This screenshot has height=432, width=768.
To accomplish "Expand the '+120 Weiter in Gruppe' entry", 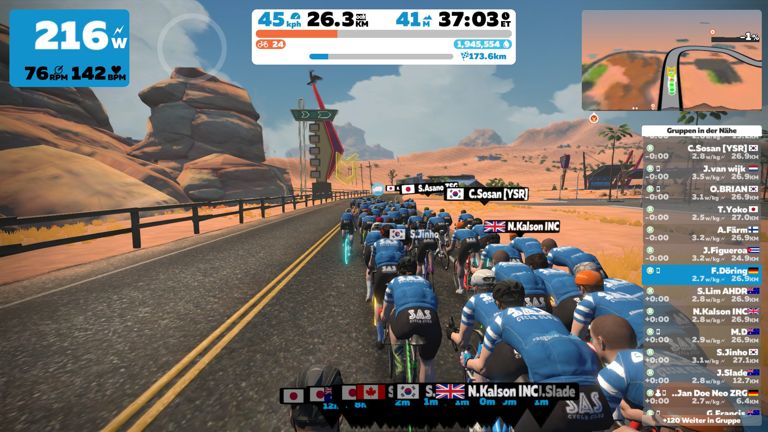I will tap(704, 421).
